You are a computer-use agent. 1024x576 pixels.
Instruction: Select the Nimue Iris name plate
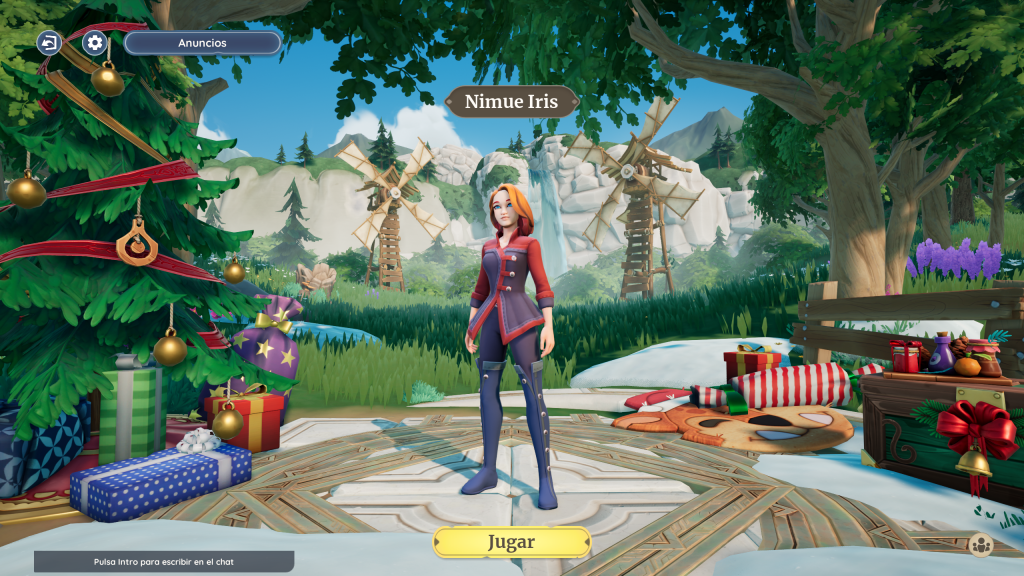(511, 102)
